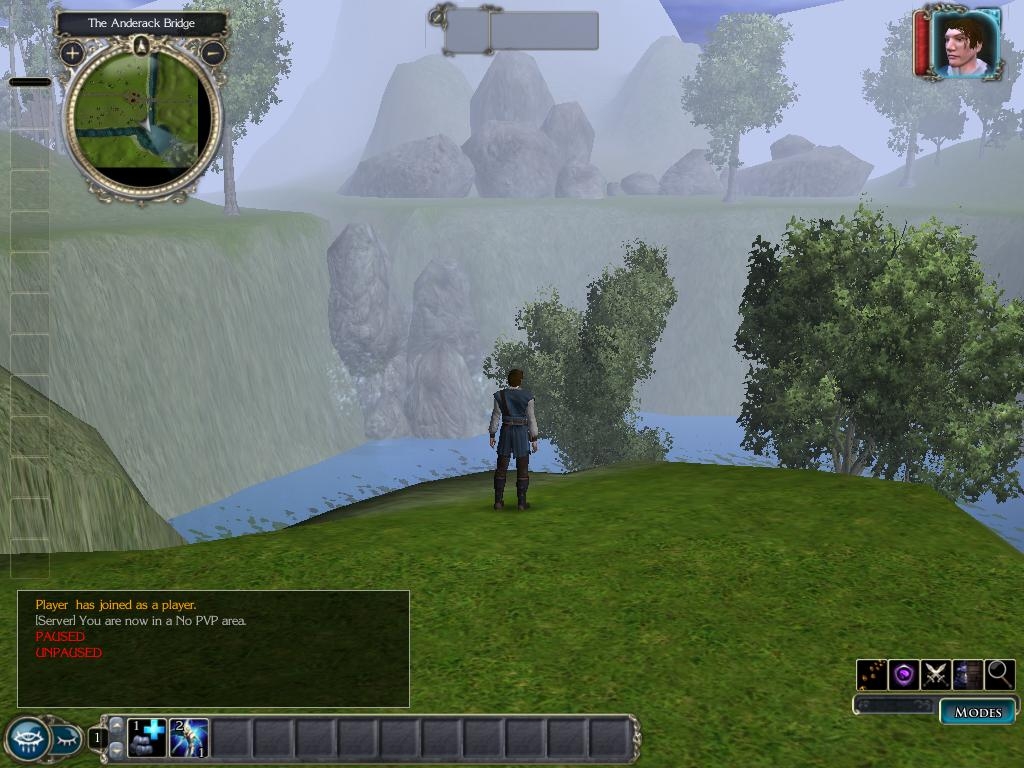This screenshot has width=1024, height=768.
Task: Toggle the compass arrow atop the minimap
Action: 142,45
